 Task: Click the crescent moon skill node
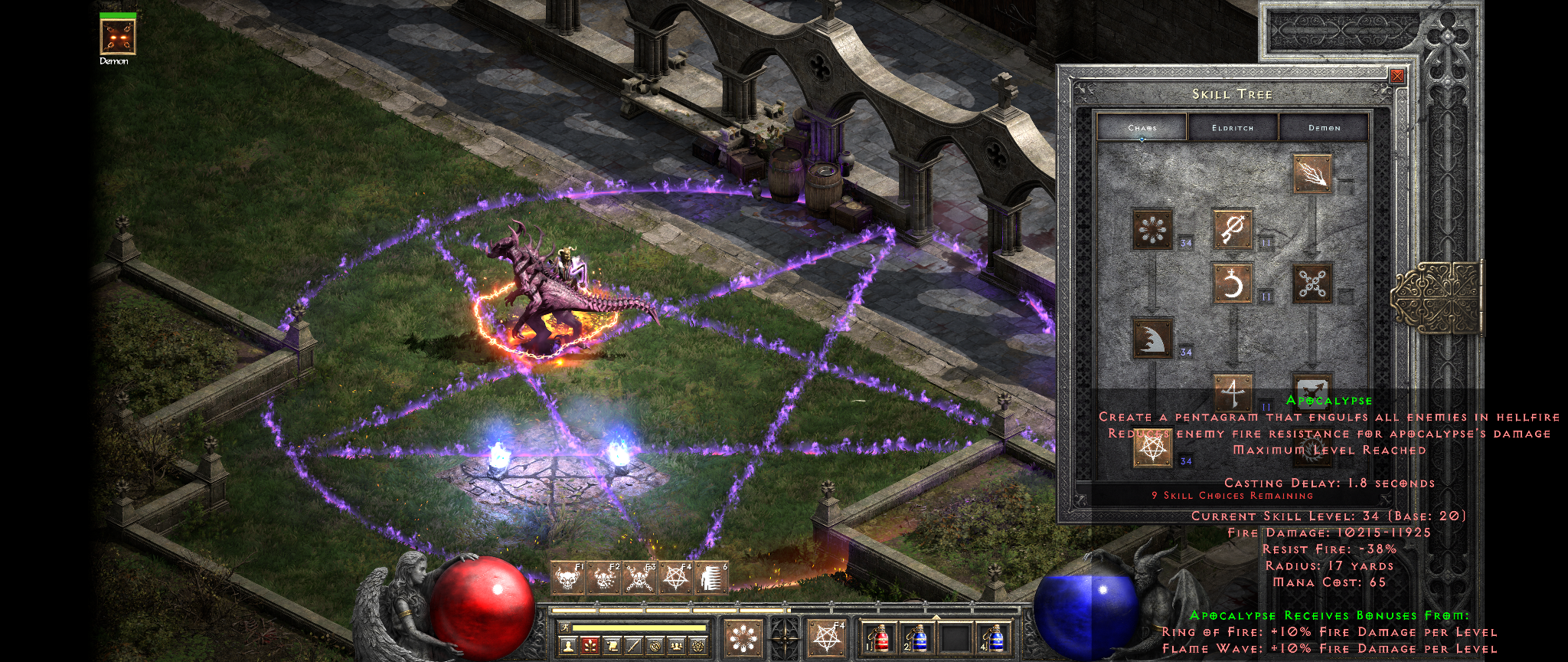pos(1233,283)
